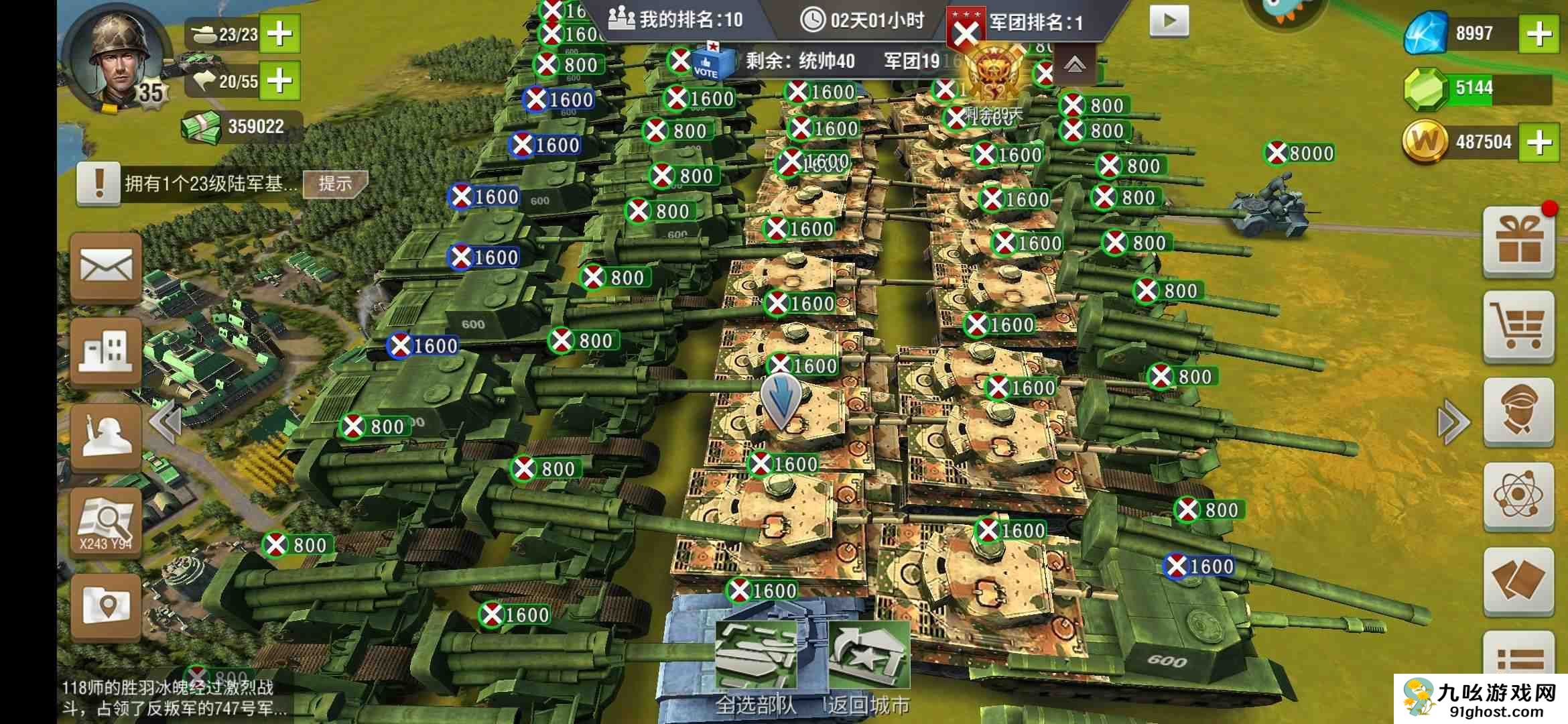1568x724 pixels.
Task: Add more tank troop capacity
Action: point(279,34)
